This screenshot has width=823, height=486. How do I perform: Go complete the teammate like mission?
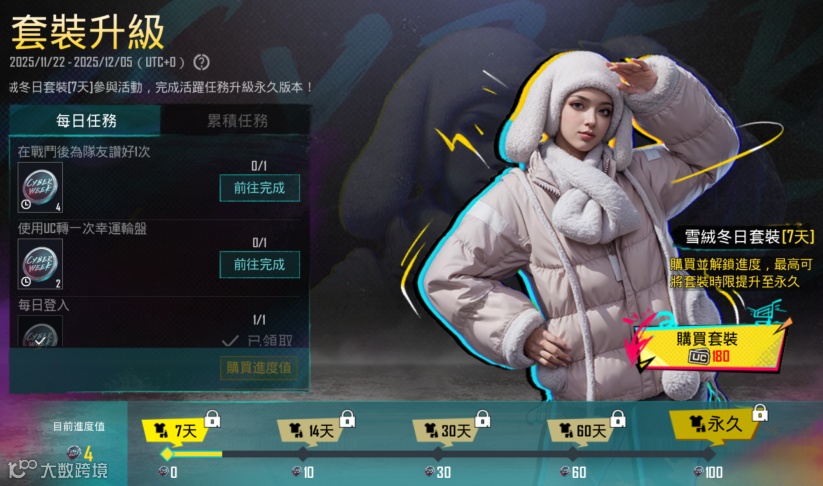tap(259, 188)
